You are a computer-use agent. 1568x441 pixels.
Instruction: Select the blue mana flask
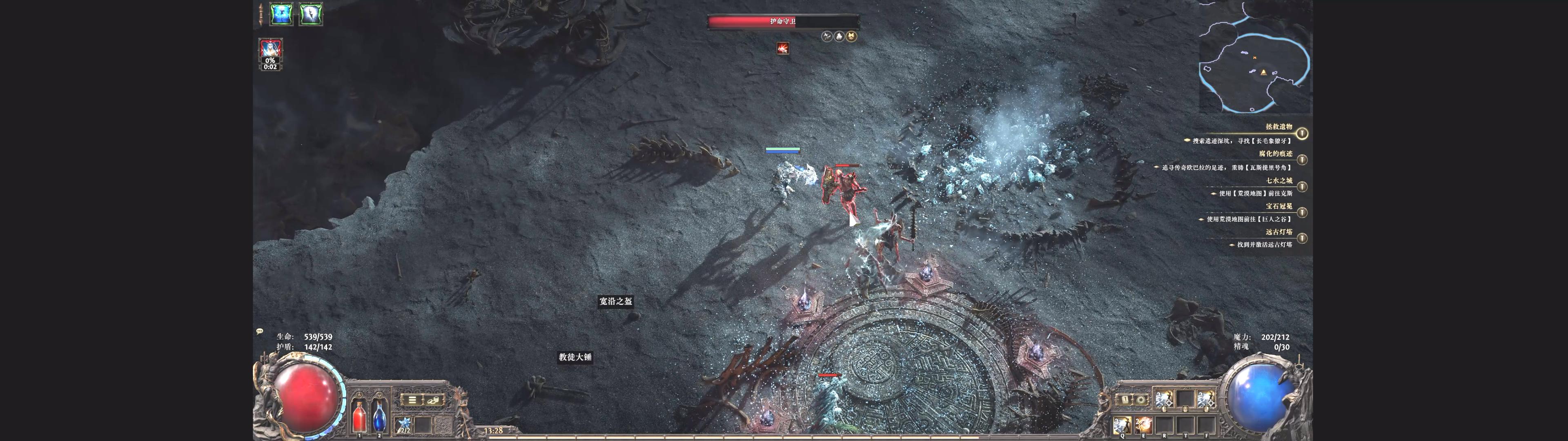click(379, 415)
